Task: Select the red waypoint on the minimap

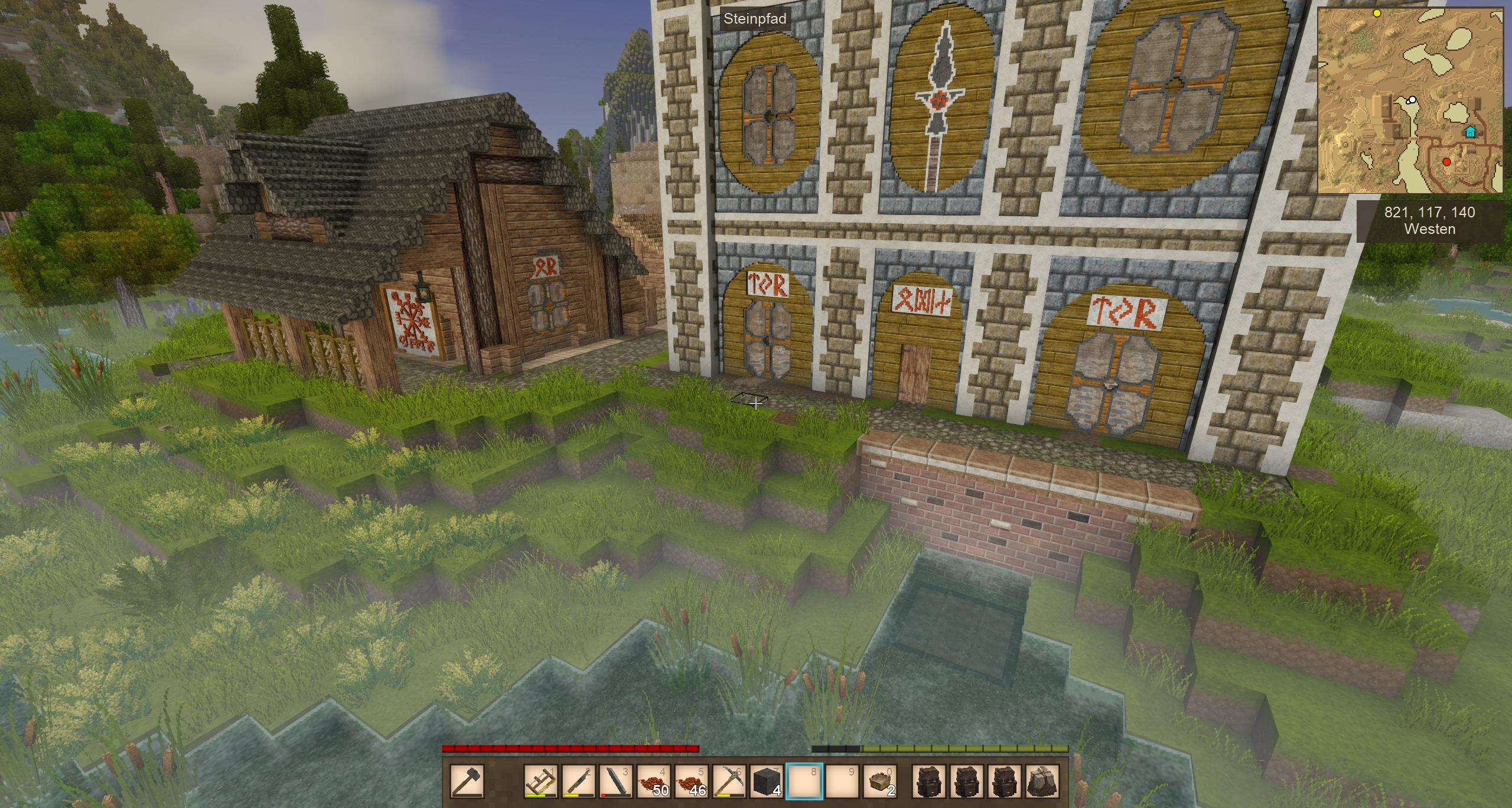Action: tap(1446, 162)
